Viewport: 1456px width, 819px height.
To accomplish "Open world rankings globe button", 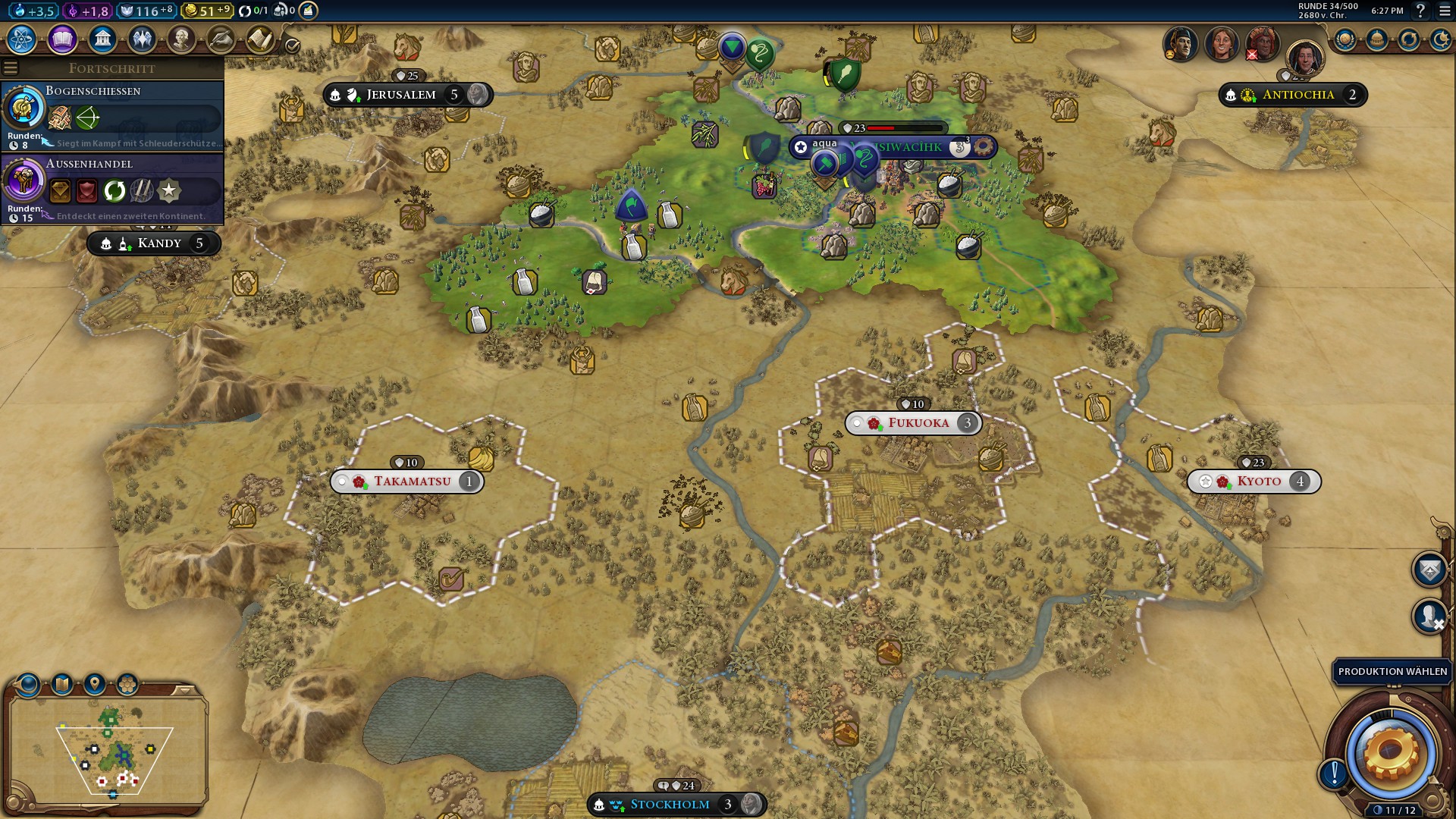I will click(1345, 39).
